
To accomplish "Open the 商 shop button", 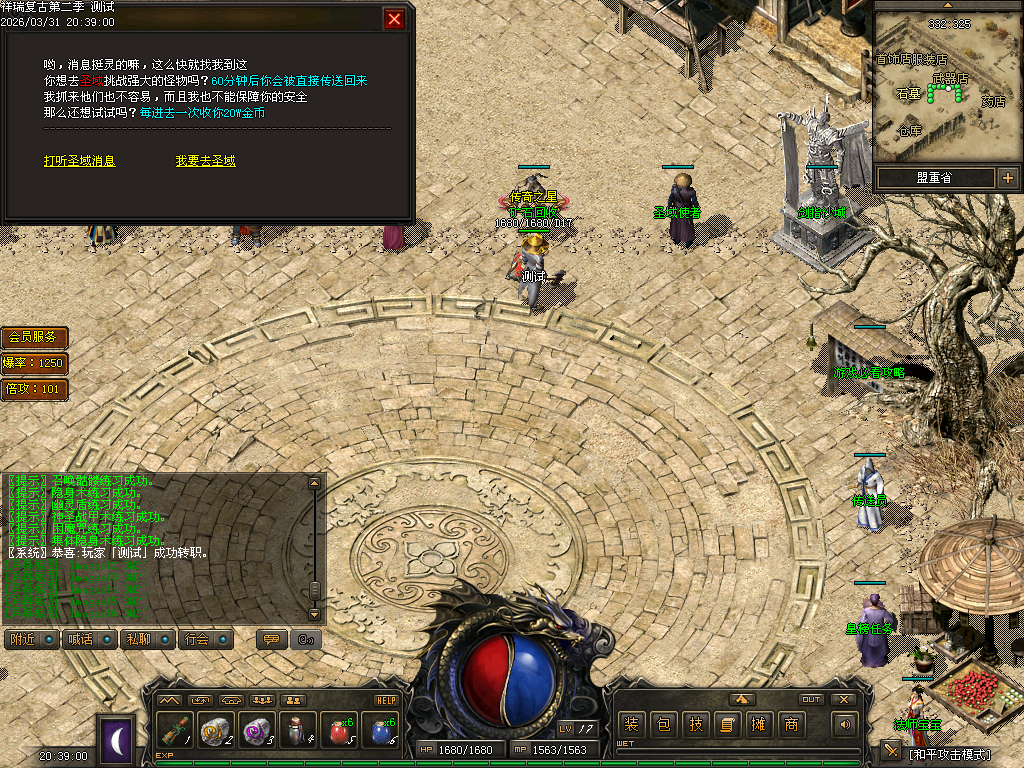I will point(791,725).
